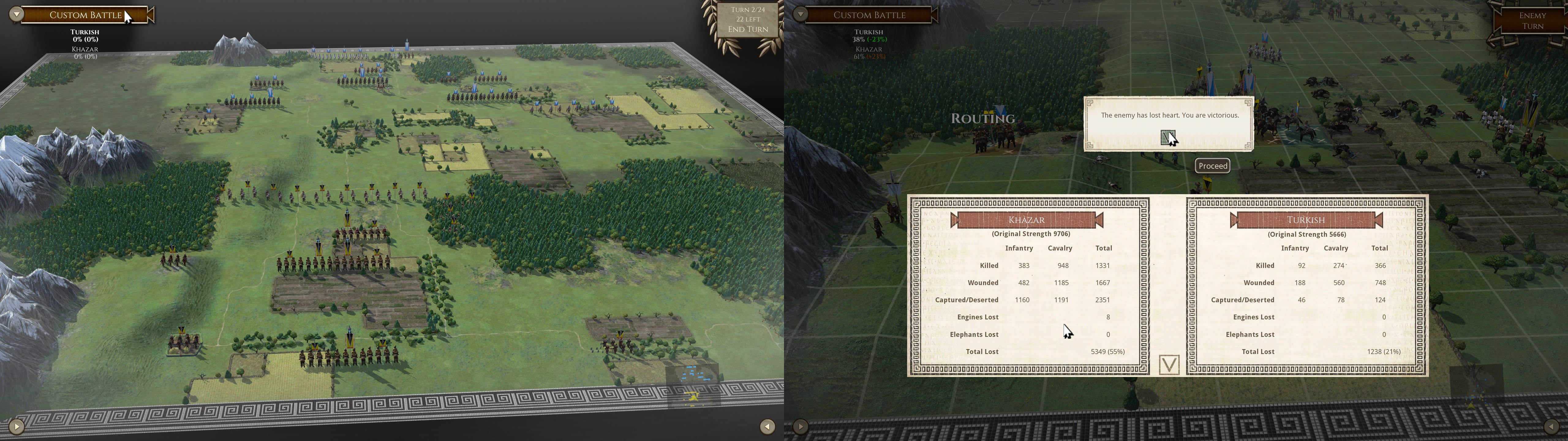
Task: Click the V button between the casualty panels
Action: tap(1169, 364)
